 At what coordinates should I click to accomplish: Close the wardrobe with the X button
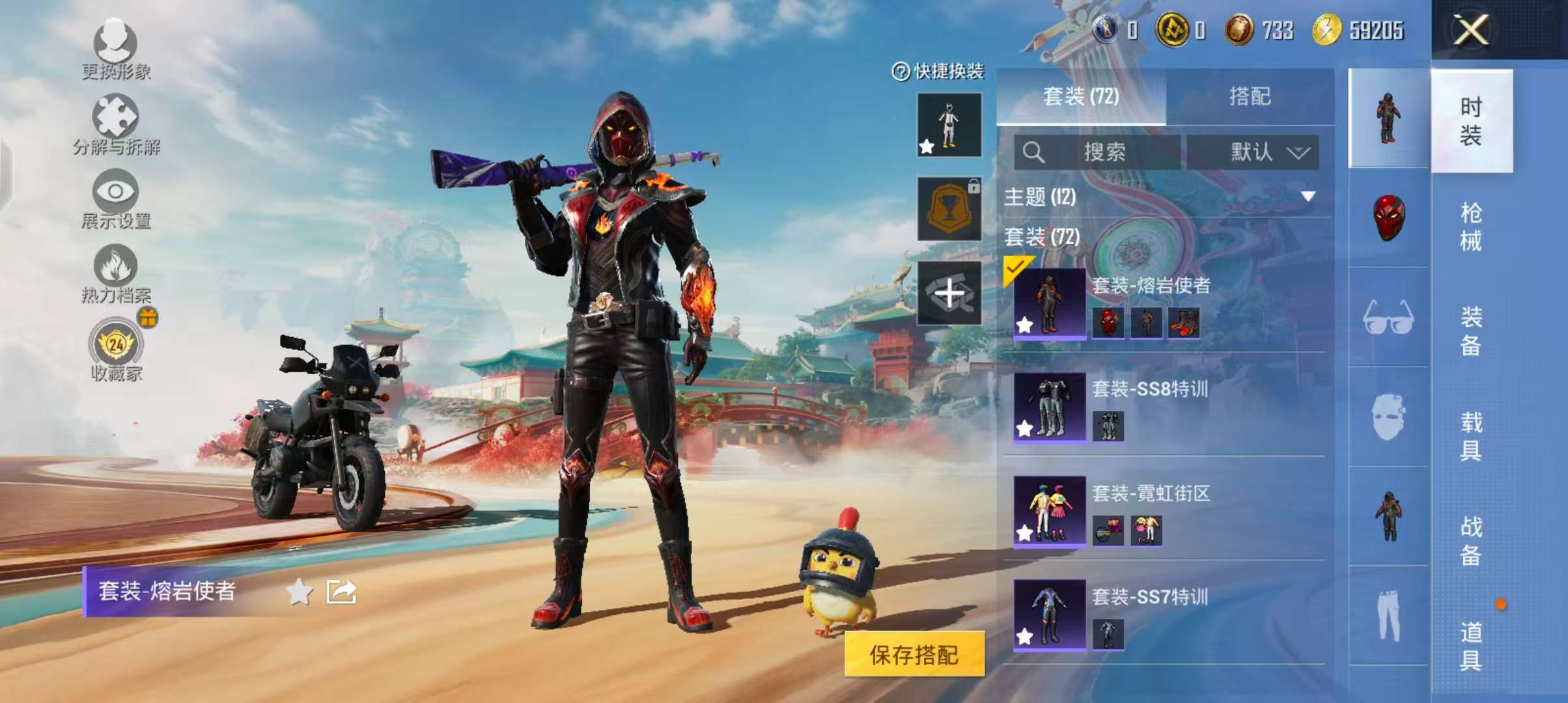point(1470,30)
